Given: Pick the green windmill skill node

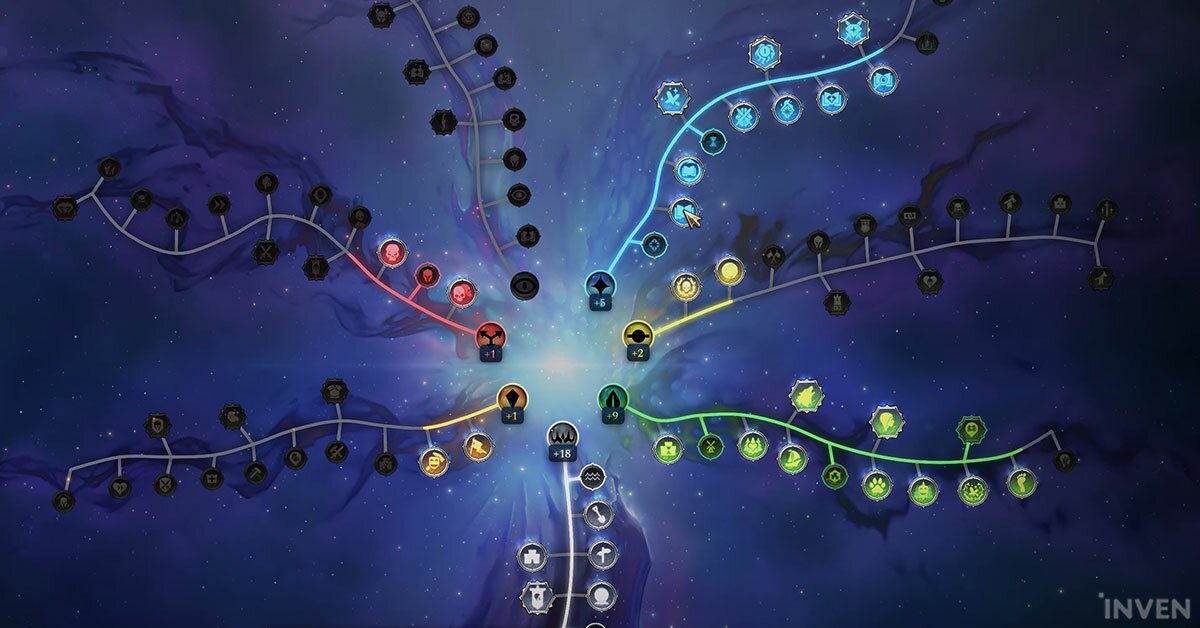Looking at the screenshot, I should [x=711, y=447].
